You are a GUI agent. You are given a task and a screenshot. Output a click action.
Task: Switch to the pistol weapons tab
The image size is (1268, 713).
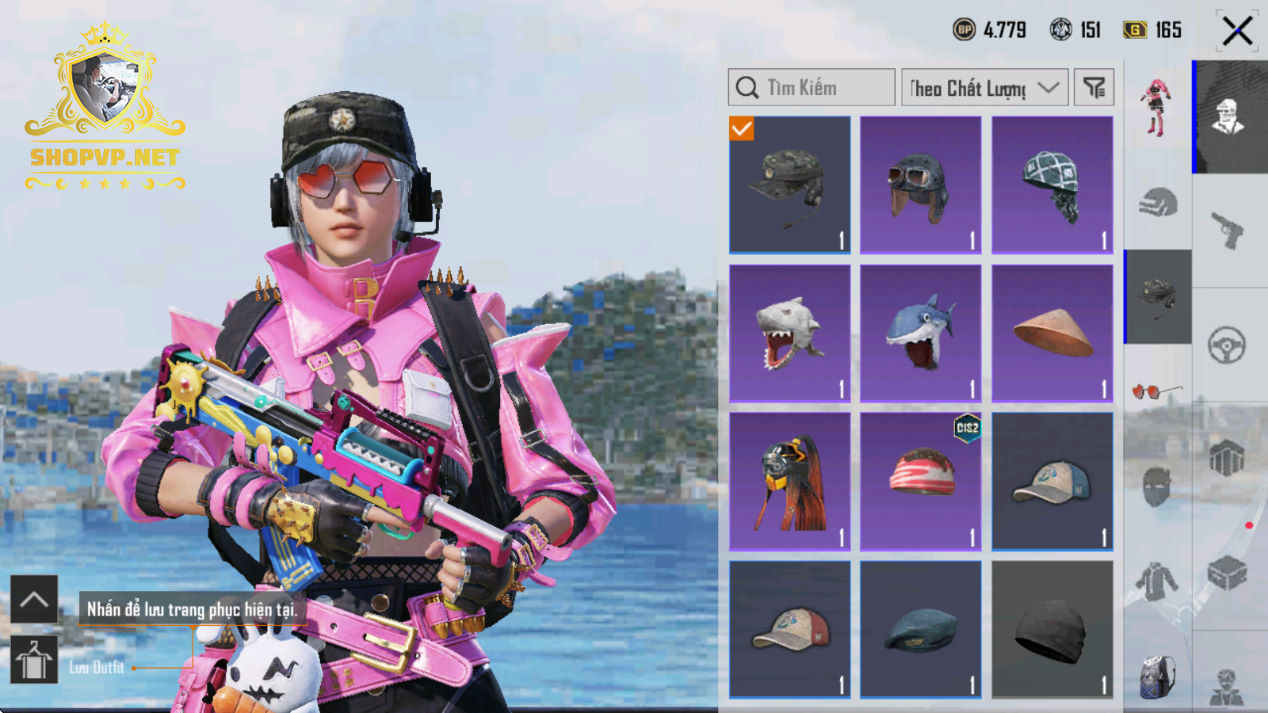[1229, 230]
